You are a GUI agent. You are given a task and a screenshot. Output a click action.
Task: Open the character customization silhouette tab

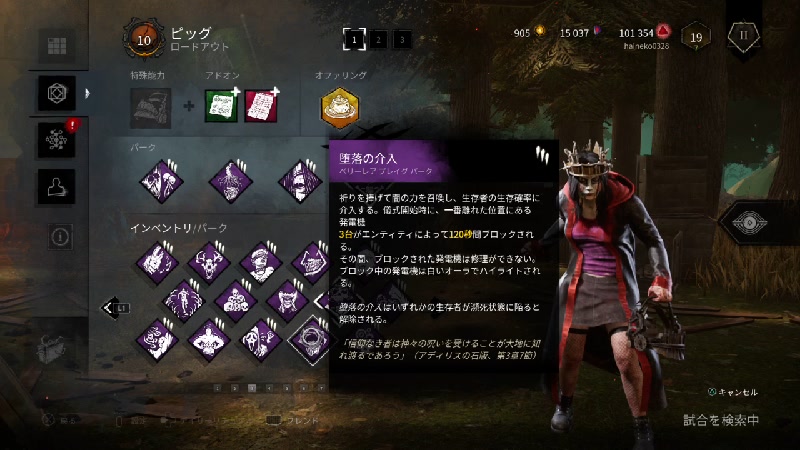click(57, 186)
